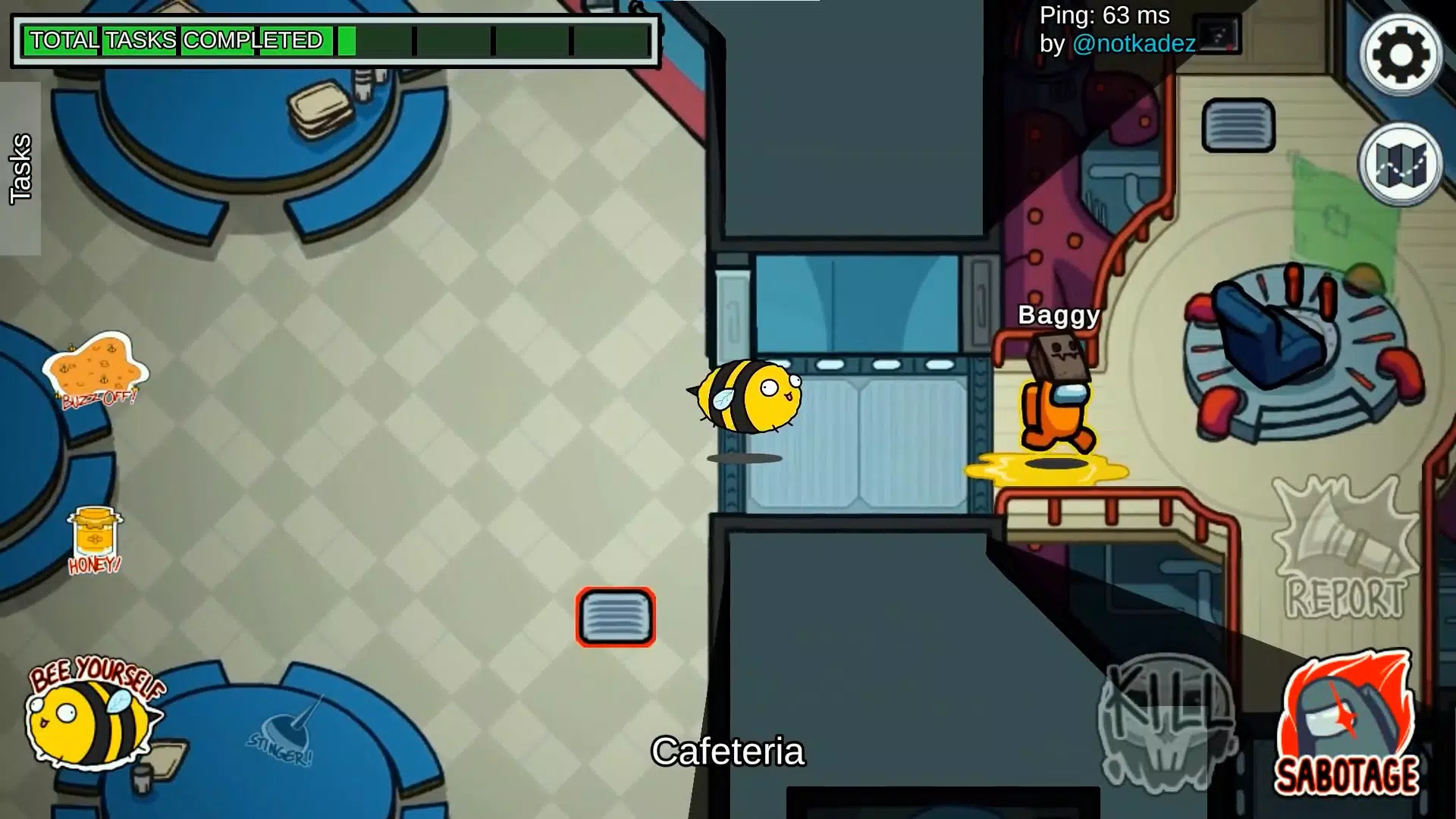Expand the total tasks completed details
This screenshot has height=819, width=1456.
pyautogui.click(x=174, y=39)
